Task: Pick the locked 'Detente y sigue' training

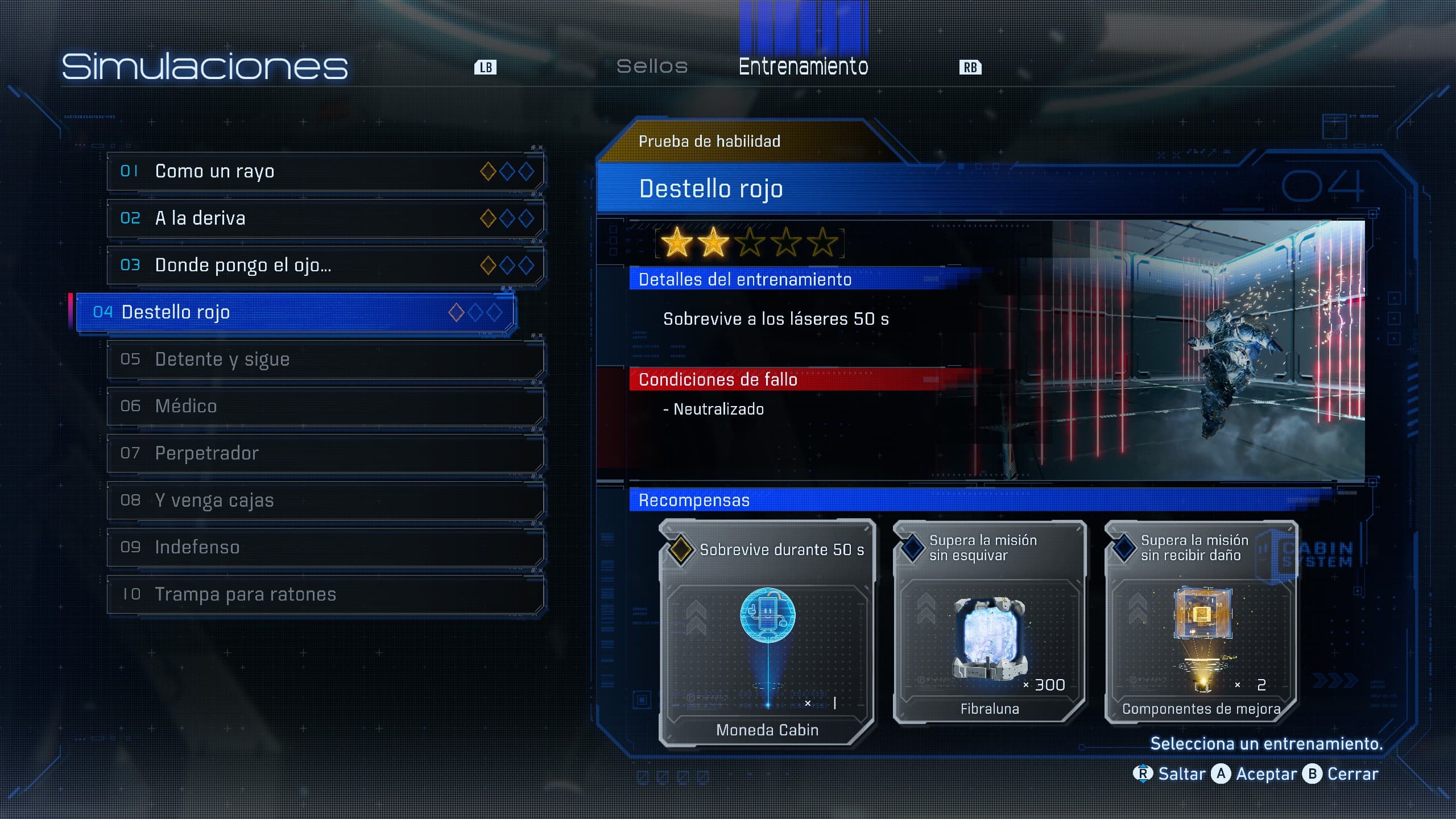Action: click(x=325, y=359)
